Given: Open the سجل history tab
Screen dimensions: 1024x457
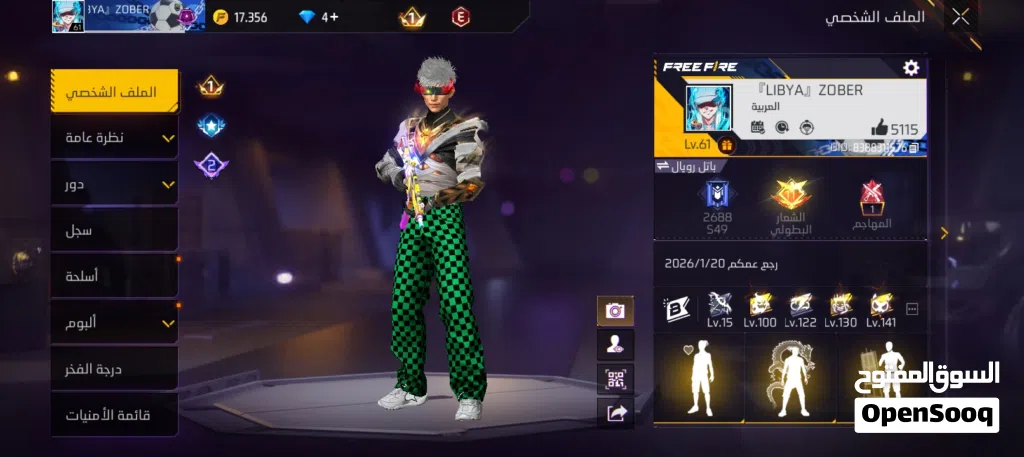Looking at the screenshot, I should click(115, 230).
